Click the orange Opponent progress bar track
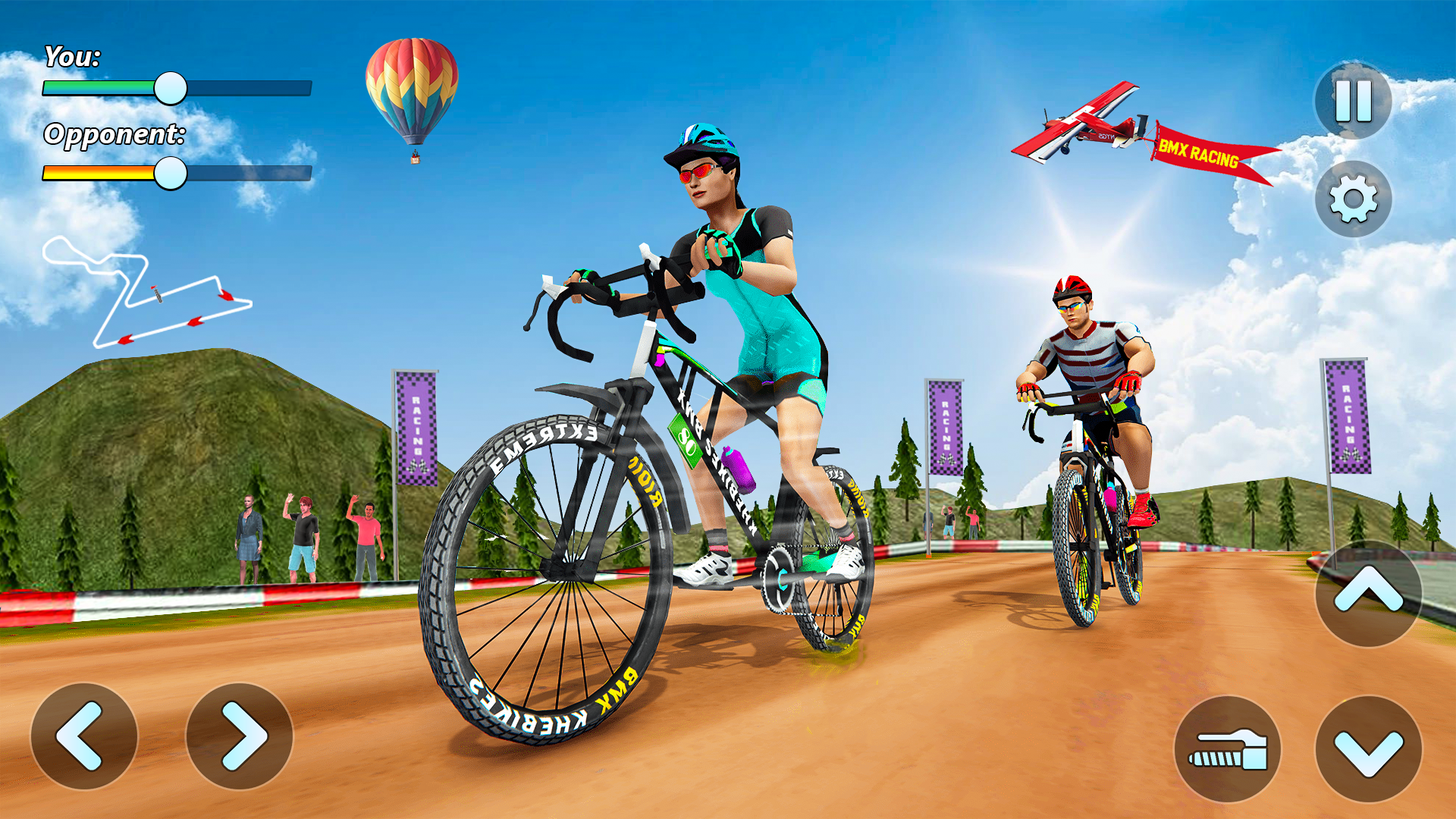The height and width of the screenshot is (819, 1456). pyautogui.click(x=99, y=173)
